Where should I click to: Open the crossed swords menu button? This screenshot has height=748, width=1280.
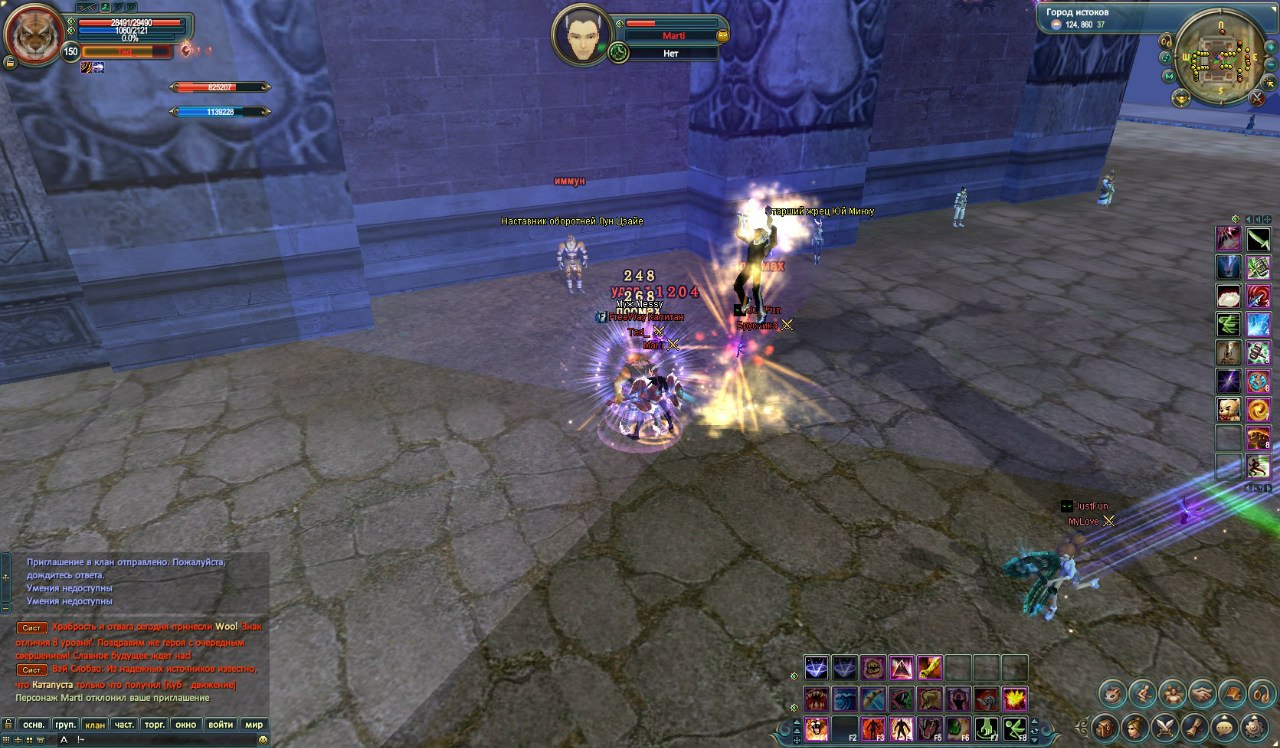pyautogui.click(x=1165, y=726)
